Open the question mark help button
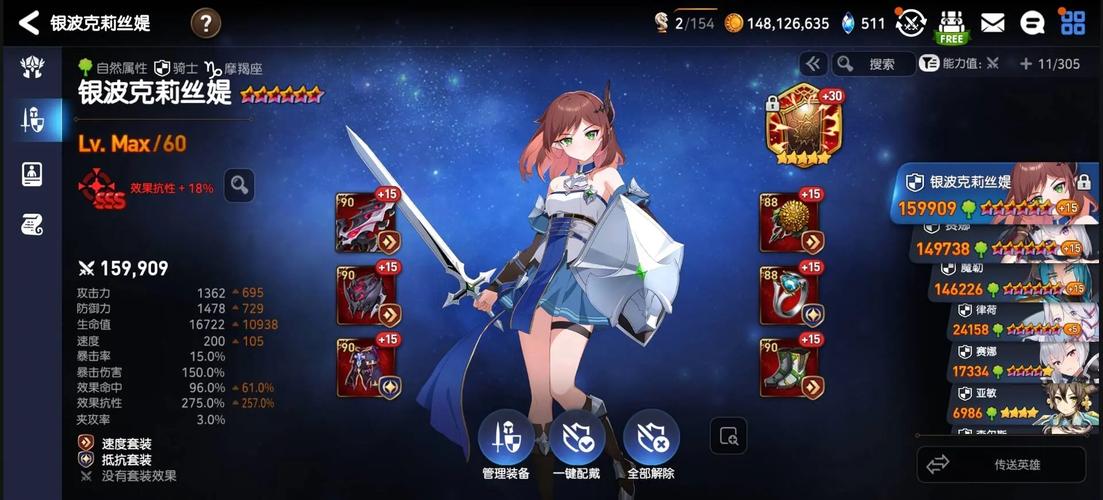 (205, 22)
